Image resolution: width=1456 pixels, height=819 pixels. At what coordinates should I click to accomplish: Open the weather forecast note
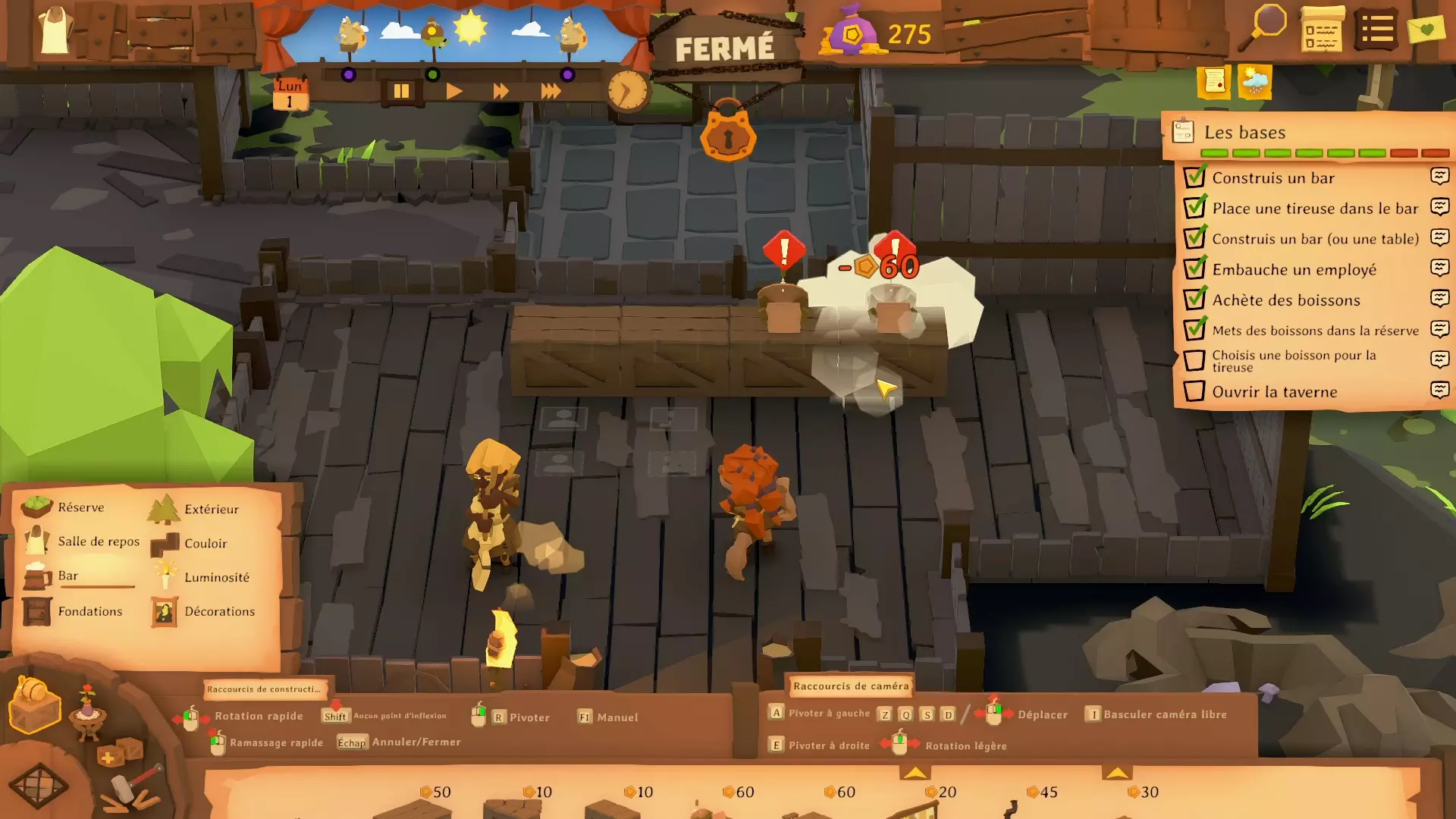pos(1254,81)
